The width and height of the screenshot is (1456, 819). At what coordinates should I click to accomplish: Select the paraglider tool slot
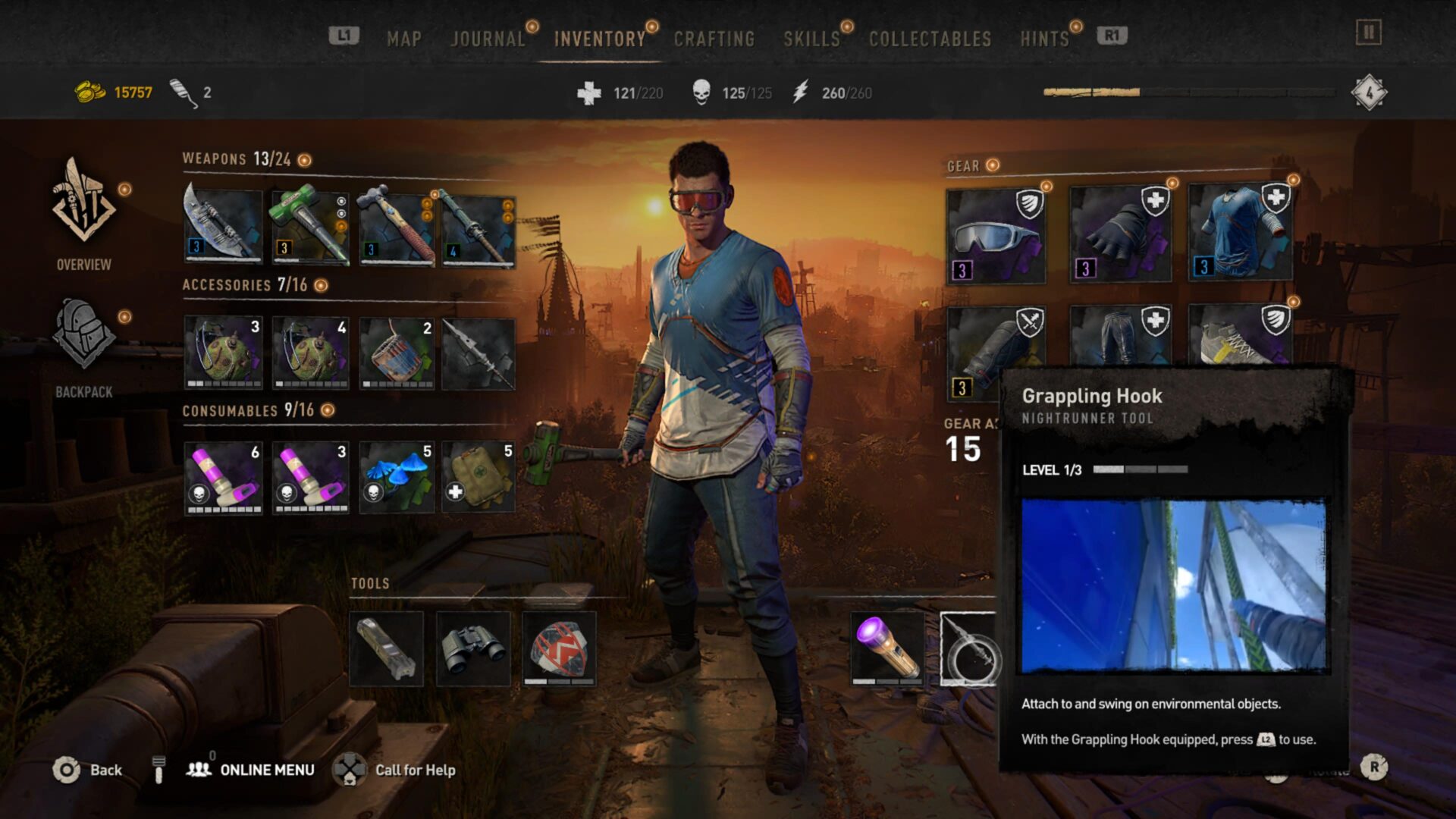coord(560,649)
